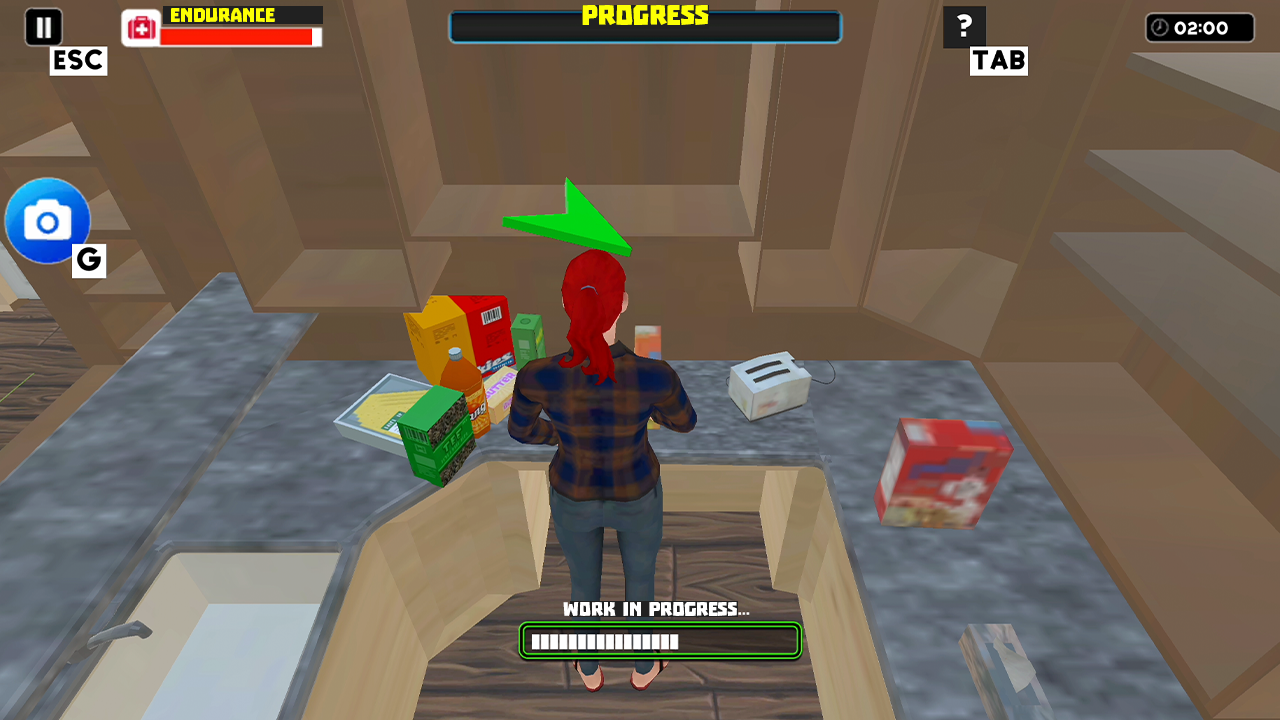Click the pause icon in the top-left corner
Screen dimensions: 1280x720
42,26
